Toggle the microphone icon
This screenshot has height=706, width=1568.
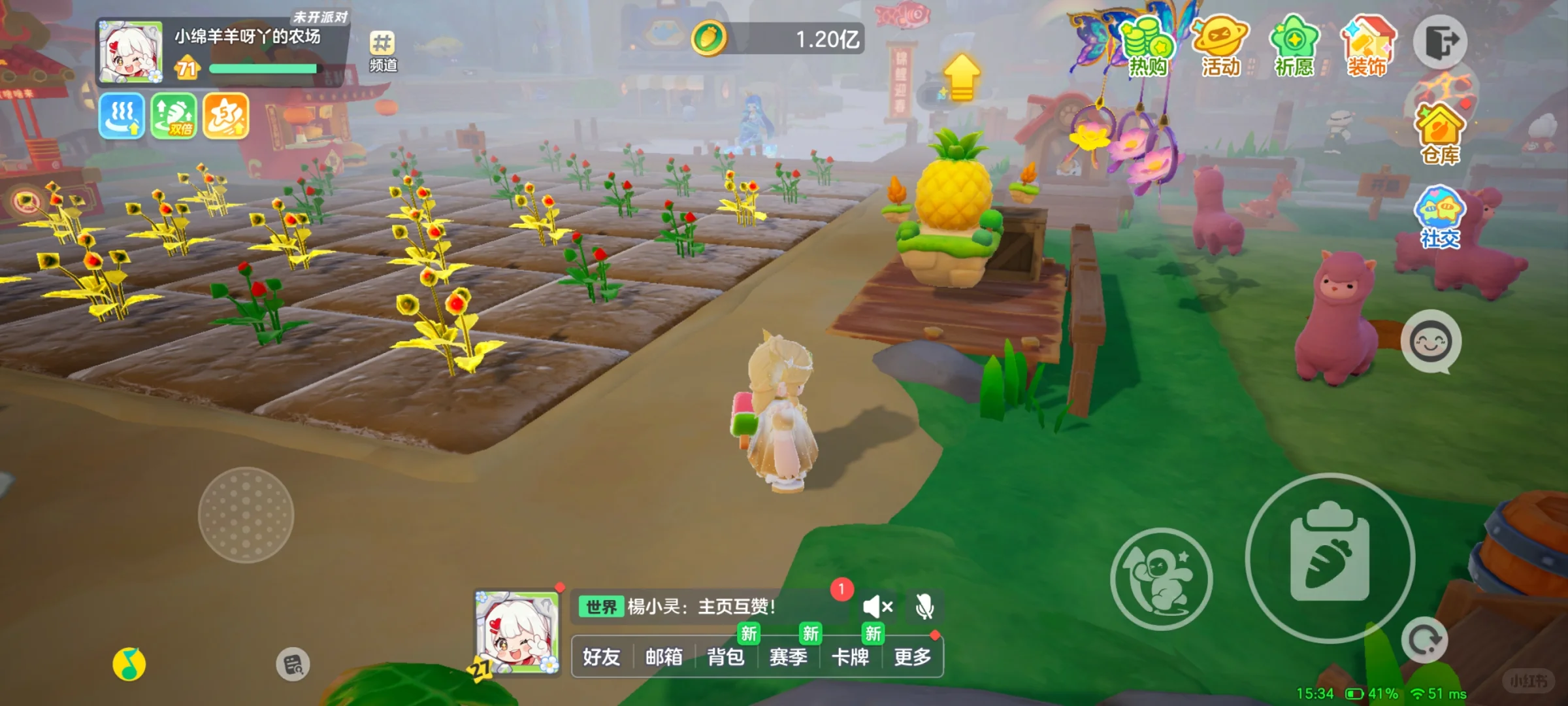[x=924, y=607]
